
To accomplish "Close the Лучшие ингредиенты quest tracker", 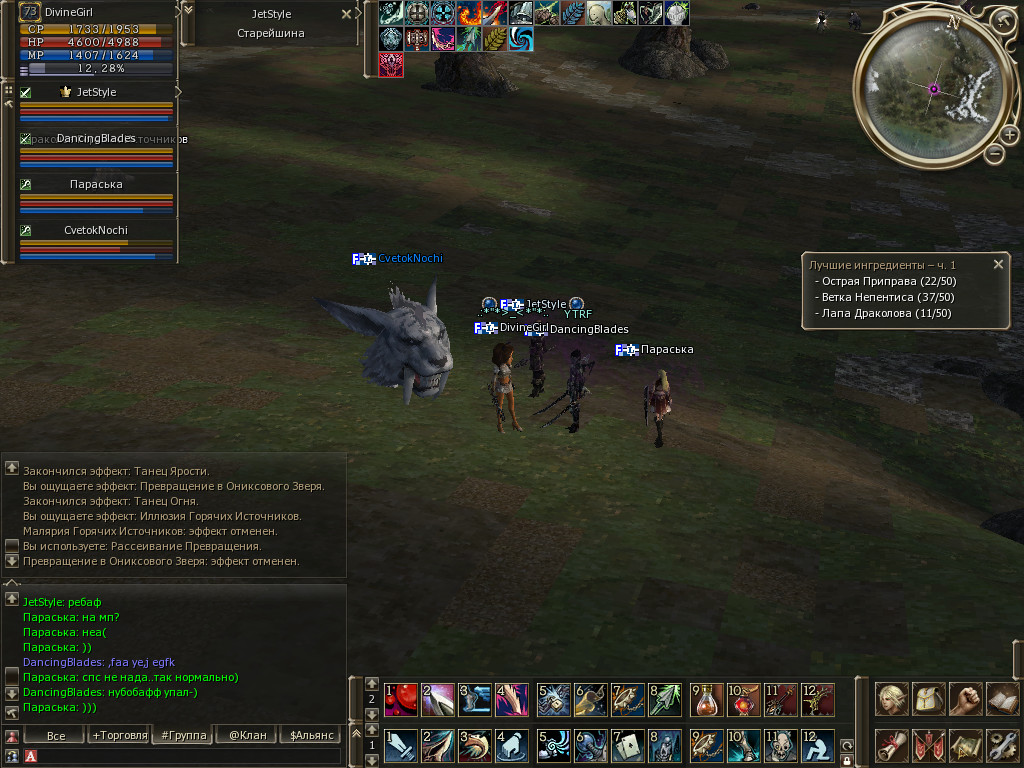I will coord(998,264).
